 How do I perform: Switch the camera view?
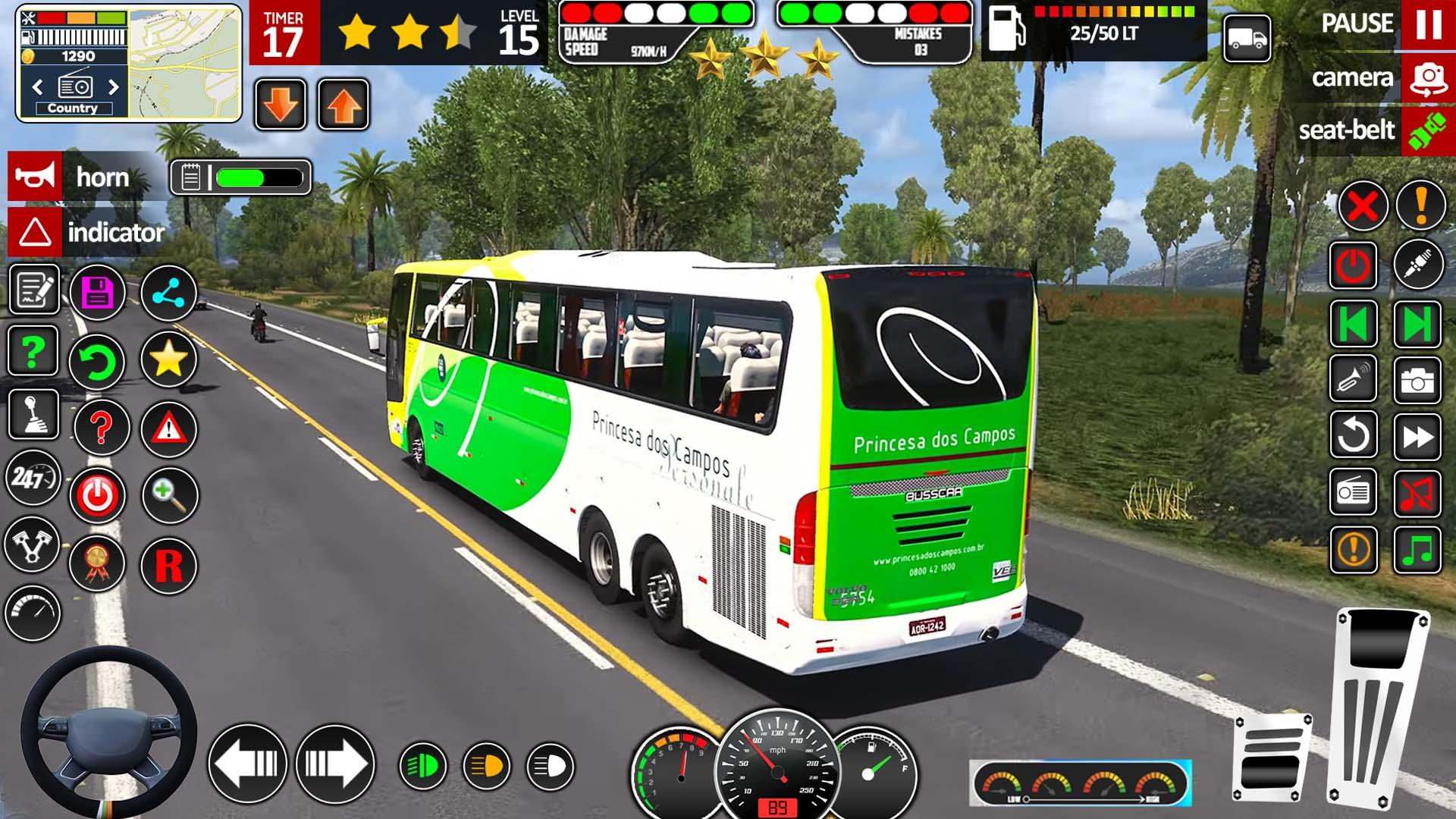pyautogui.click(x=1428, y=78)
